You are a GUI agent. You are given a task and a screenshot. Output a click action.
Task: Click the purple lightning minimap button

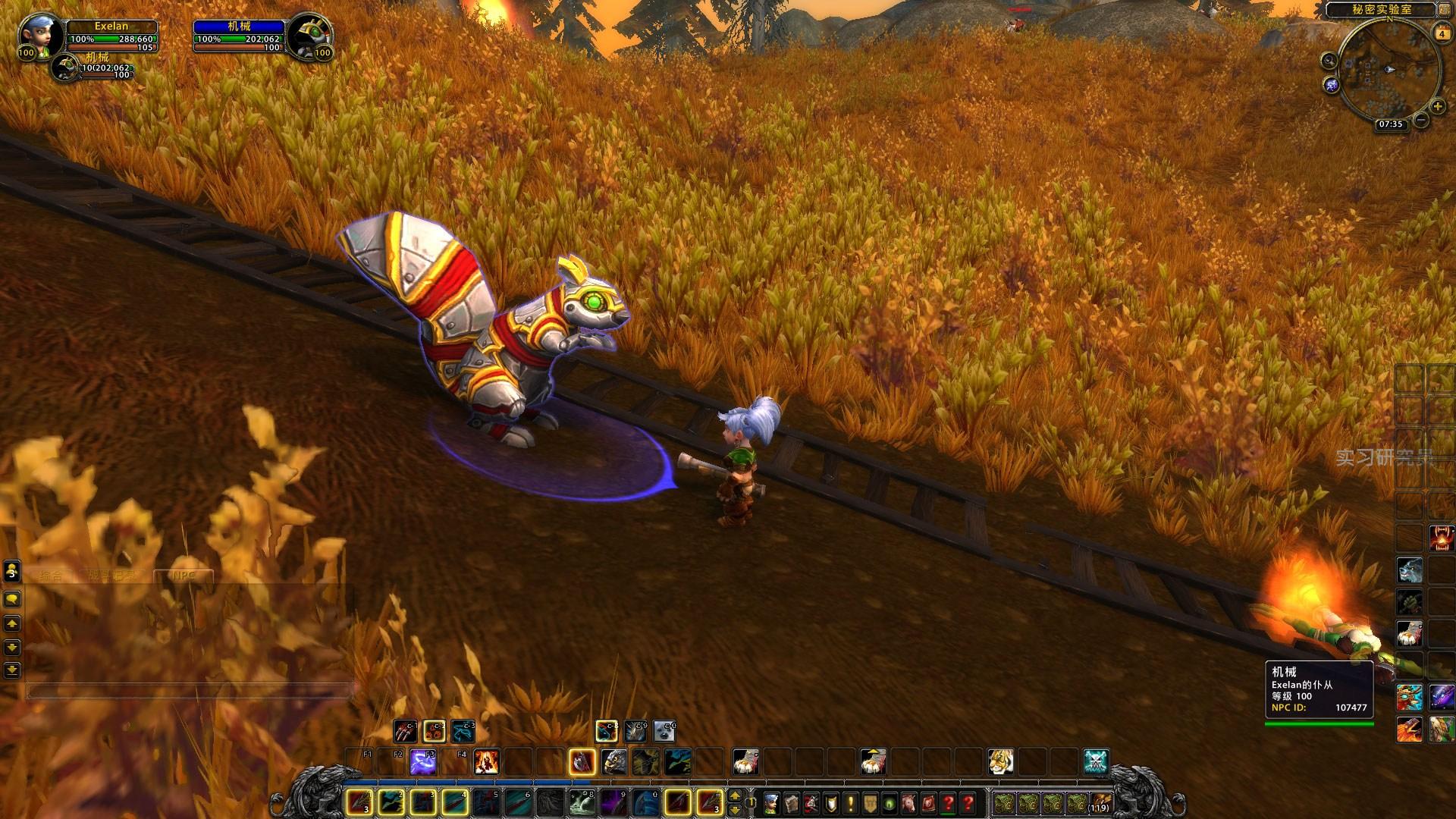click(1332, 85)
